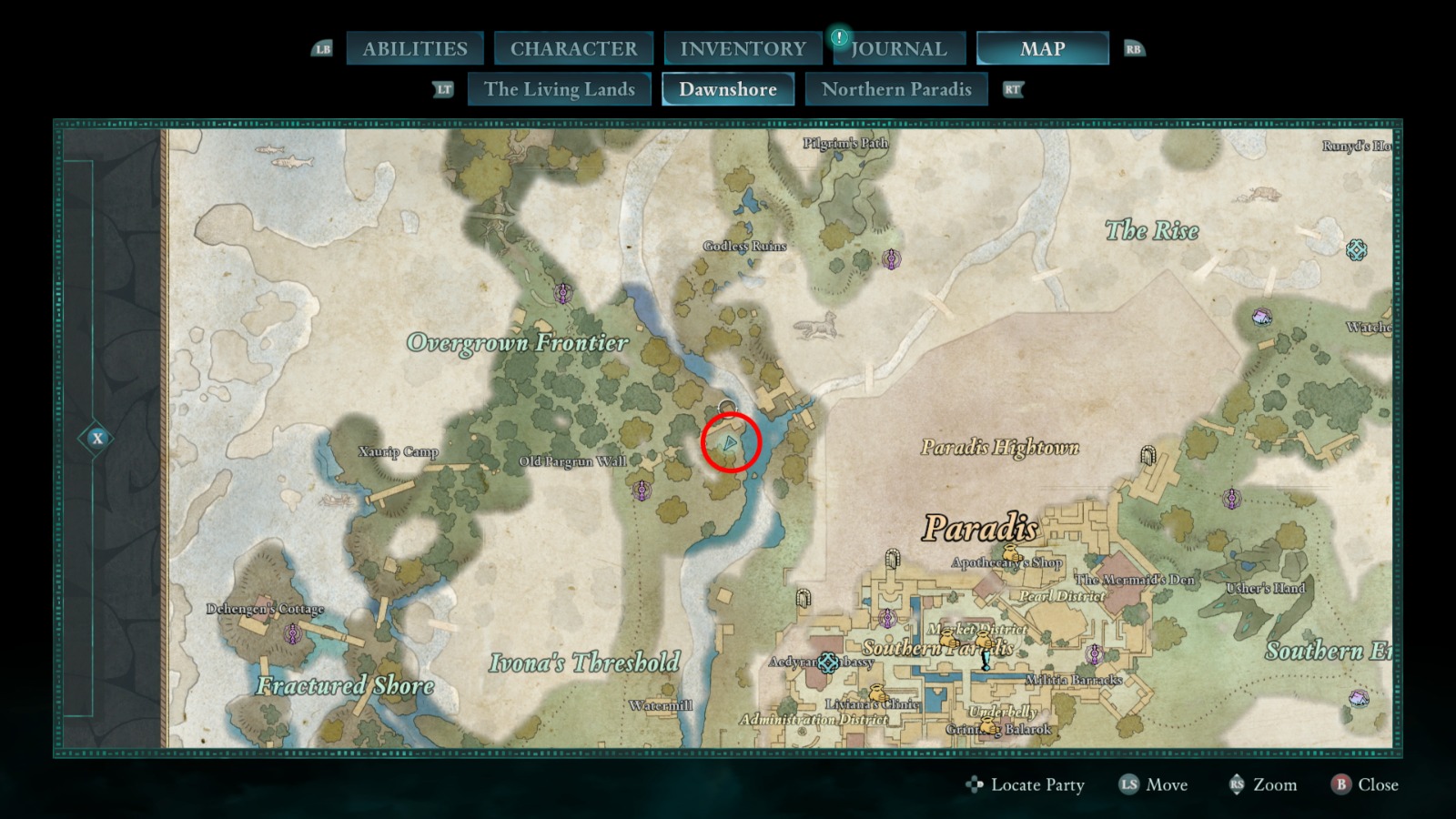Switch to the INVENTORY tab

(x=742, y=48)
